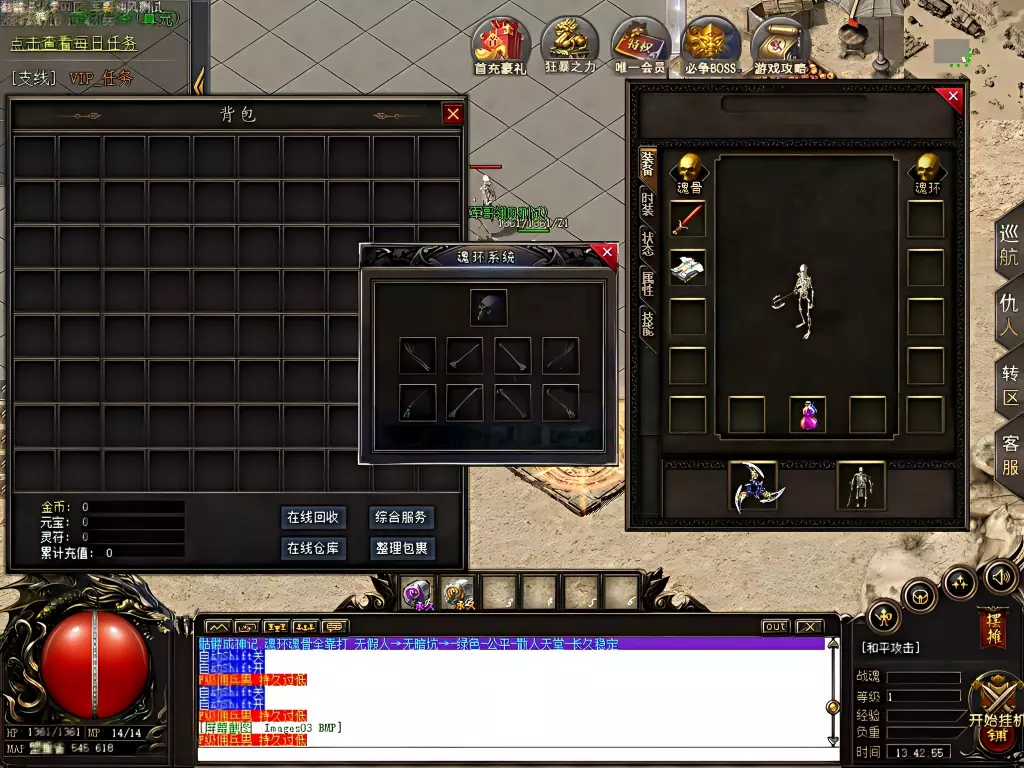Open 在线回收 online recycling

[x=314, y=517]
